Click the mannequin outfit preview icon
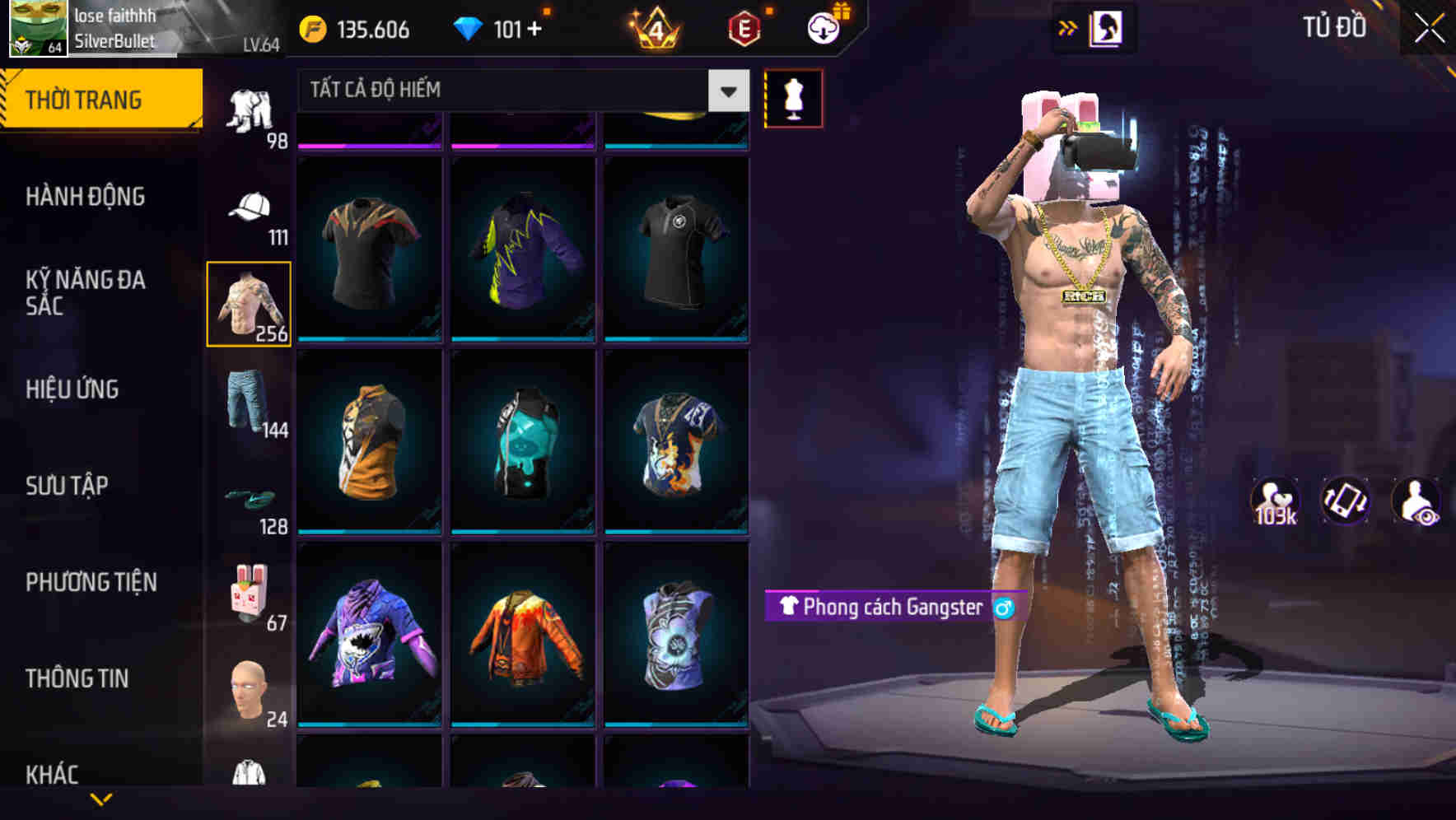The image size is (1456, 820). tap(793, 97)
